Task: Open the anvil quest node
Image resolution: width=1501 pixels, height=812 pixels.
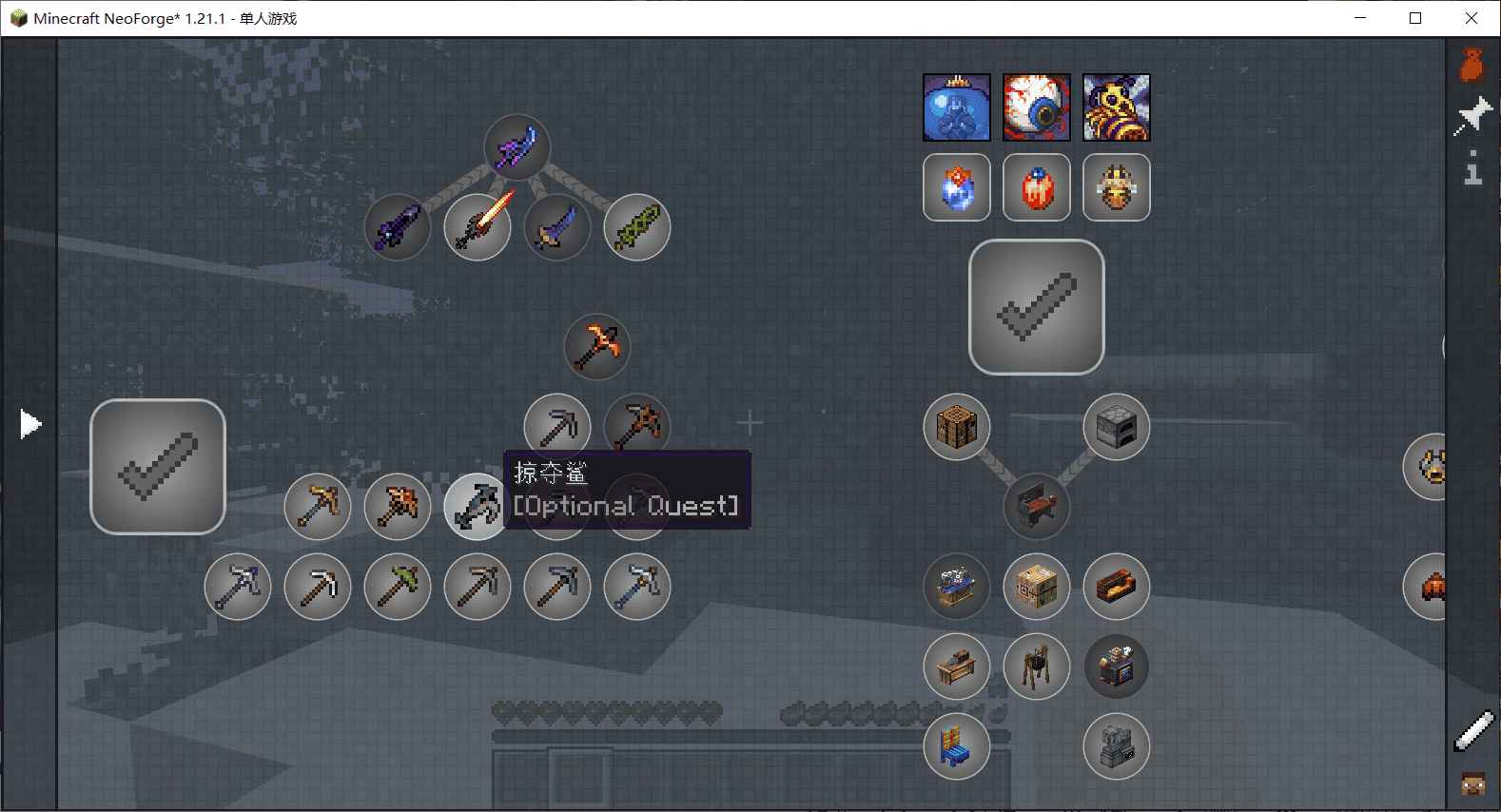Action: coord(1037,507)
